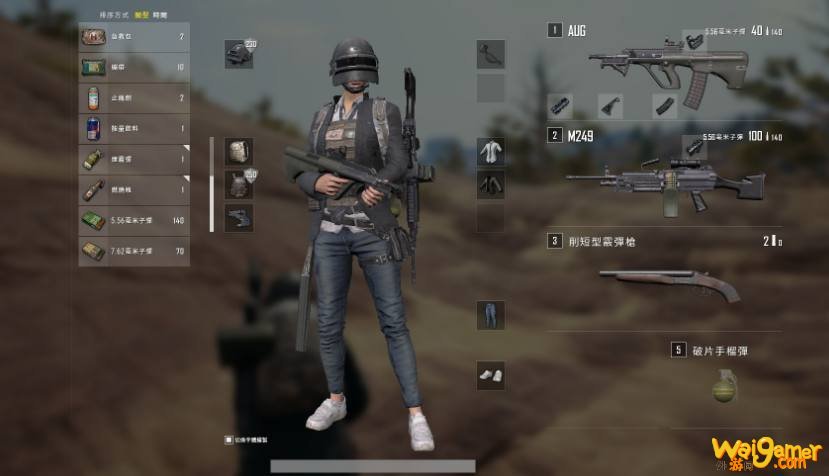Select the Molotov cocktail inventory row
829x476 pixels.
pos(133,189)
